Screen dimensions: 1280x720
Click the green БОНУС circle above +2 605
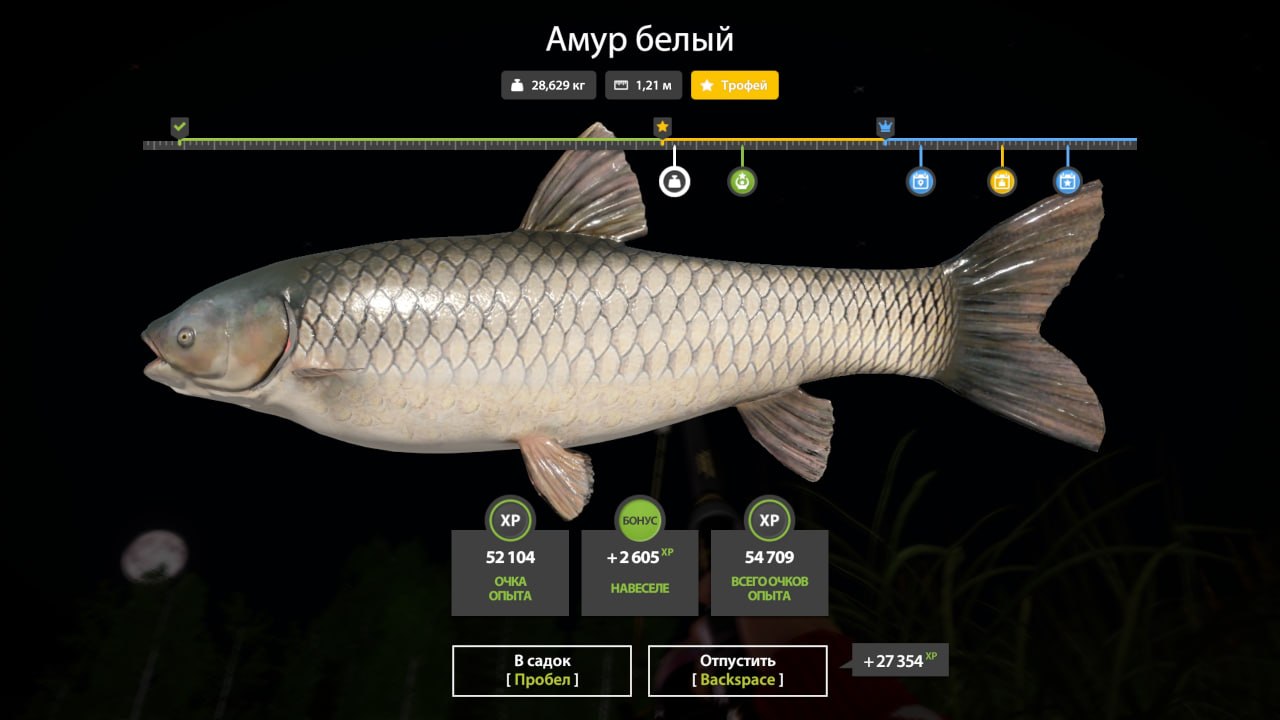639,520
